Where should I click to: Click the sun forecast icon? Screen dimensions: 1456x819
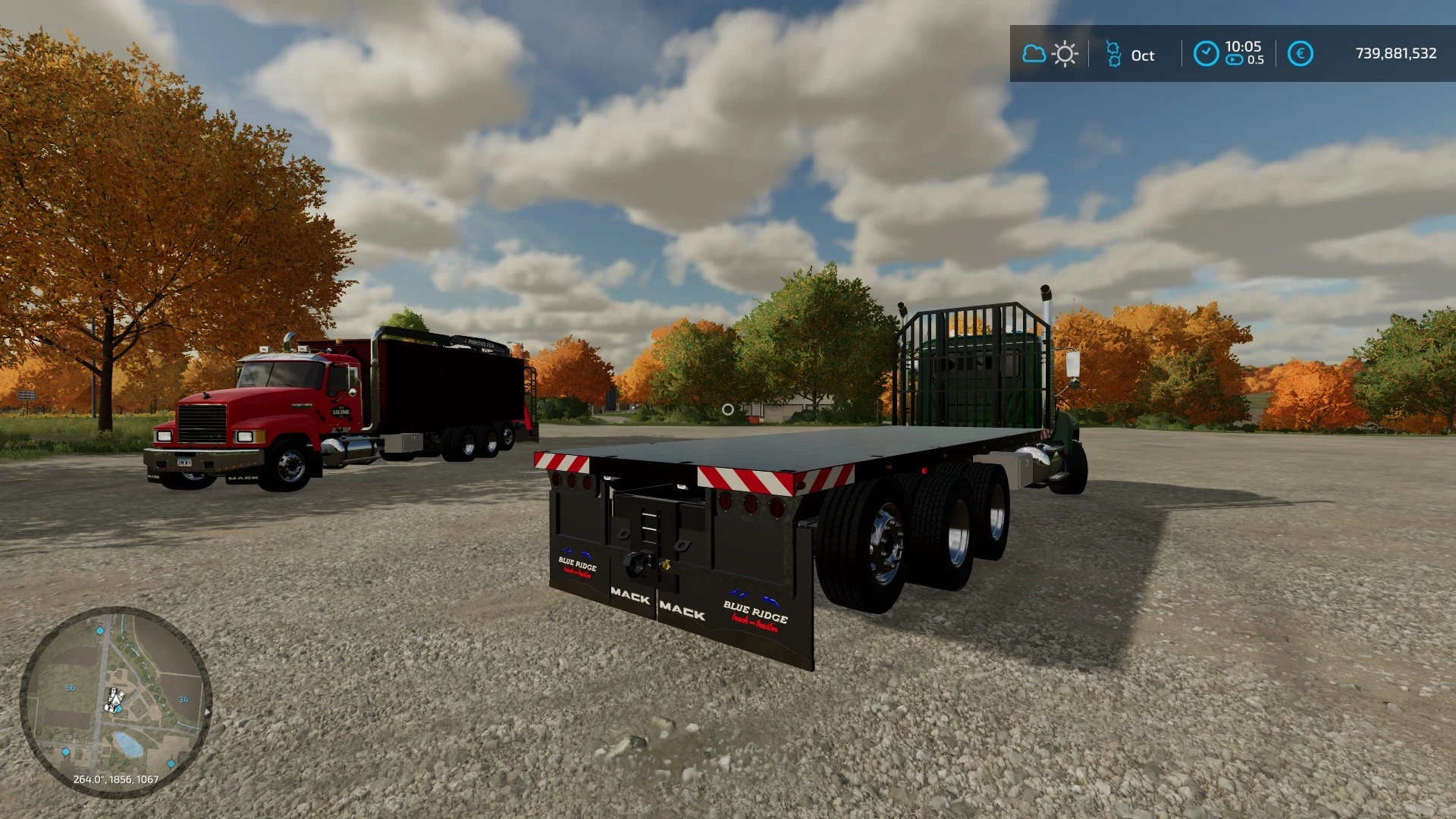1065,52
